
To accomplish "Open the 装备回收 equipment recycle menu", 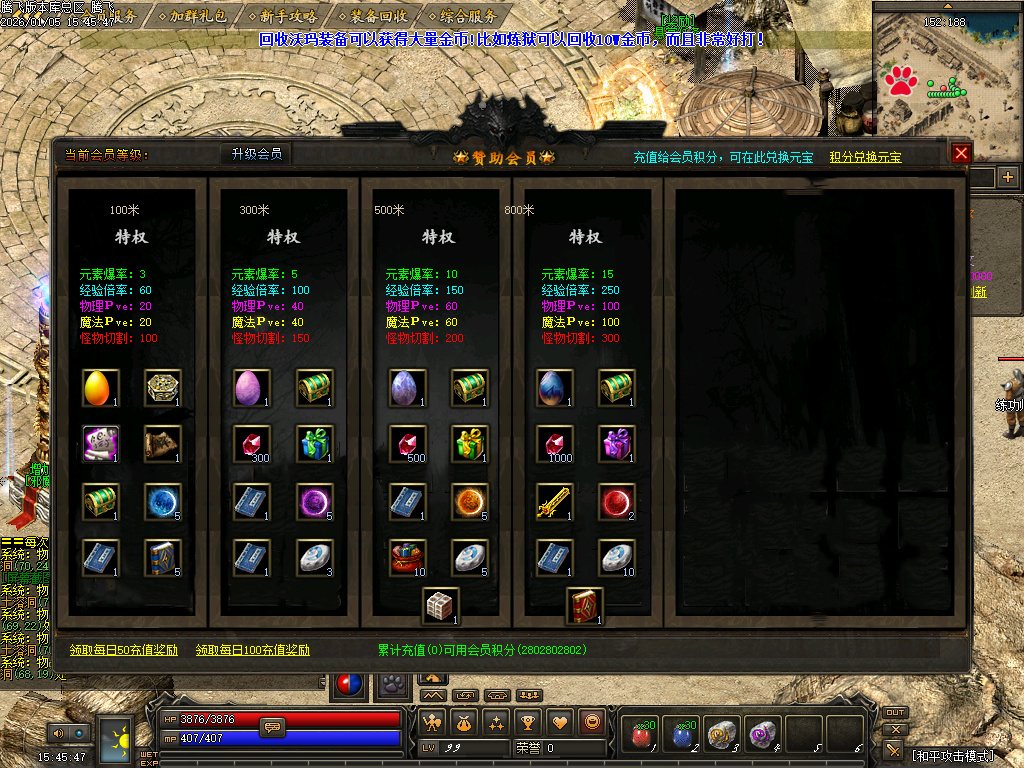I will (379, 16).
